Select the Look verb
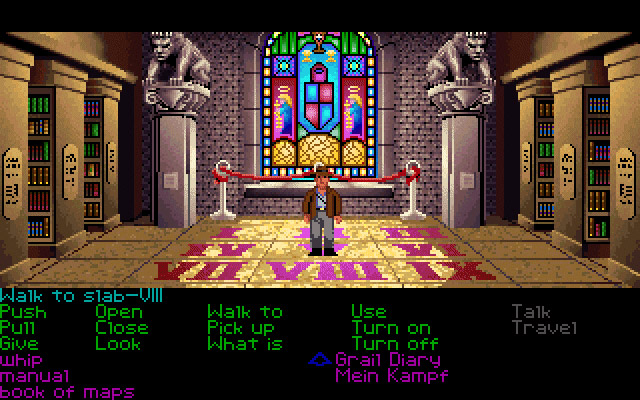The width and height of the screenshot is (640, 400). pyautogui.click(x=118, y=344)
